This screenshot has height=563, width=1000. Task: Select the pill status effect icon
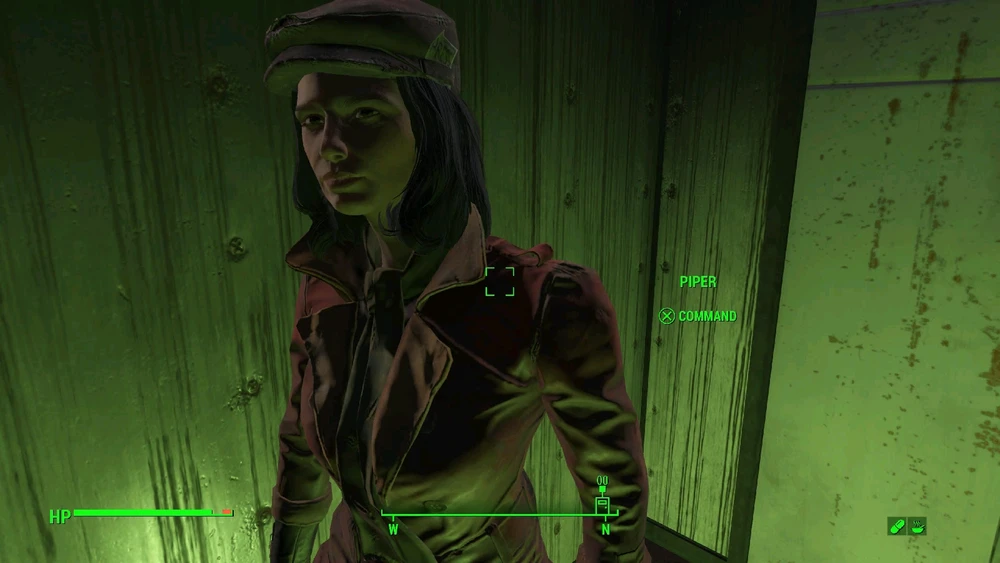tap(896, 525)
